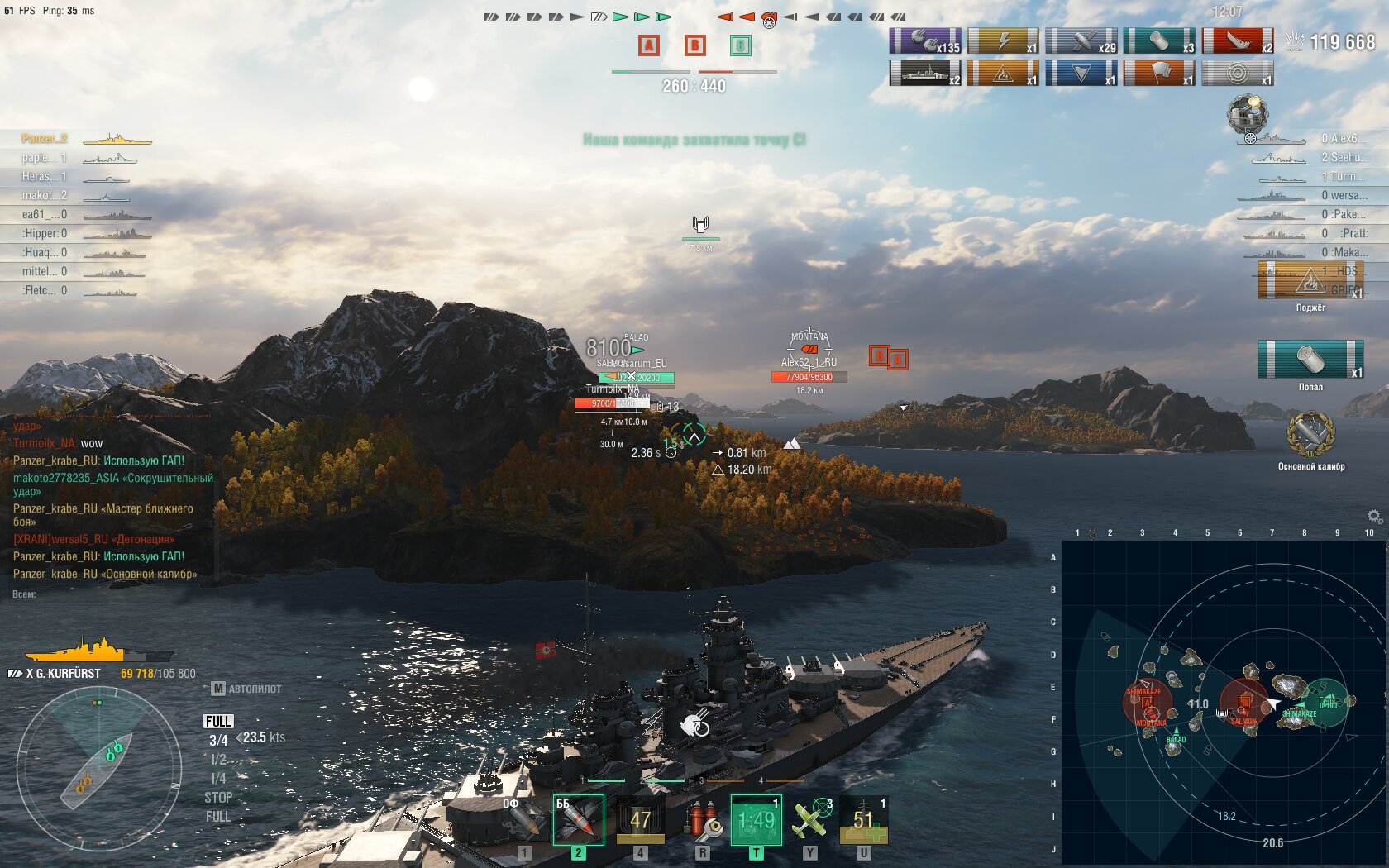Image resolution: width=1389 pixels, height=868 pixels.
Task: Toggle the Автопилот autopilot indicator
Action: (247, 689)
